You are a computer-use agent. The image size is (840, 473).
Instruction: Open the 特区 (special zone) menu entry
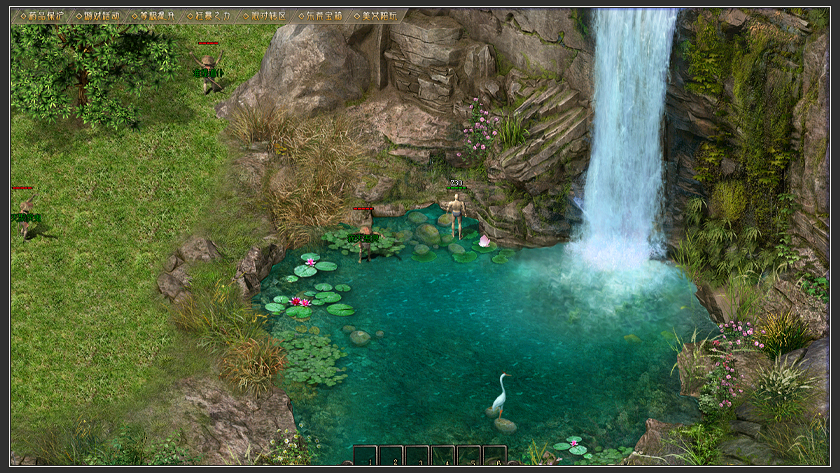coord(268,16)
